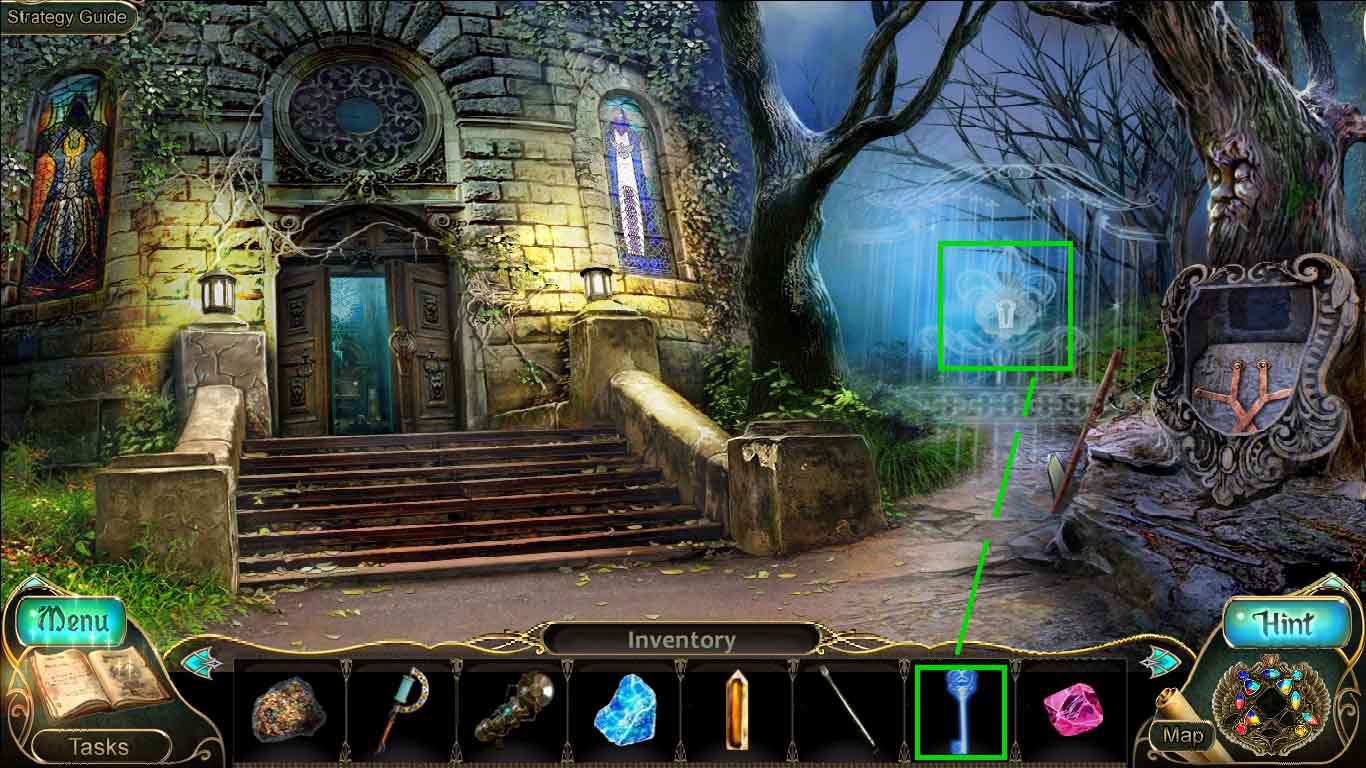Open the game Menu
This screenshot has width=1366, height=768.
pyautogui.click(x=70, y=621)
